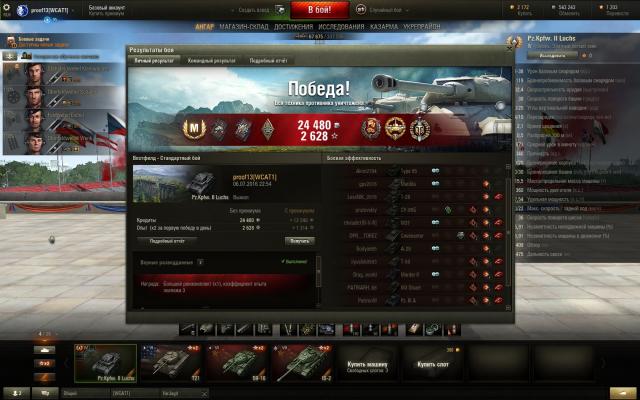
Task: Select the Pz.Kpfw. II Luchs tank in carousel
Action: click(105, 364)
